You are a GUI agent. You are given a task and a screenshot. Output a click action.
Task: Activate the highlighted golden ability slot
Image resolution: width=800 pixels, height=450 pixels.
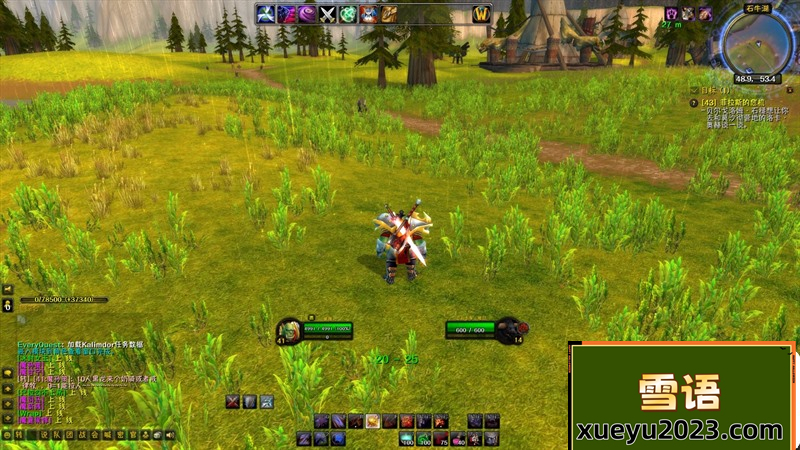372,421
